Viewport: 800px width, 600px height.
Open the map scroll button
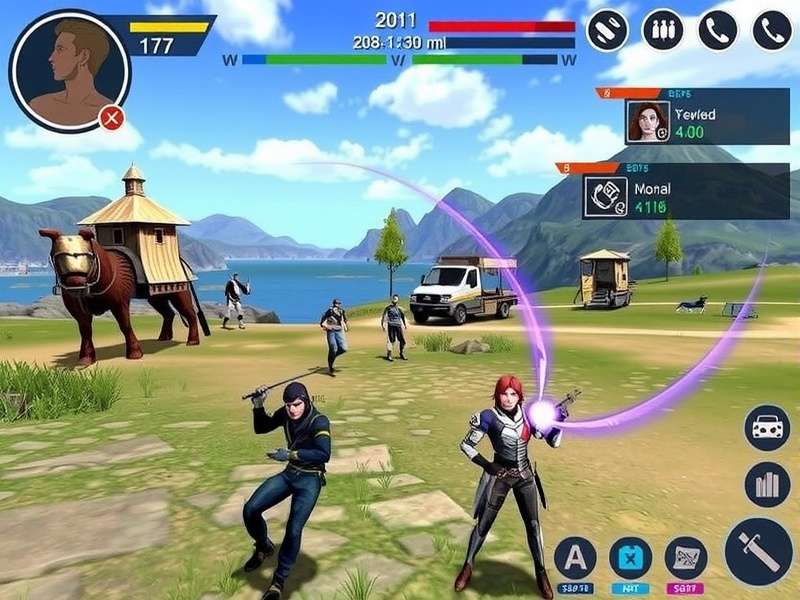[685, 557]
